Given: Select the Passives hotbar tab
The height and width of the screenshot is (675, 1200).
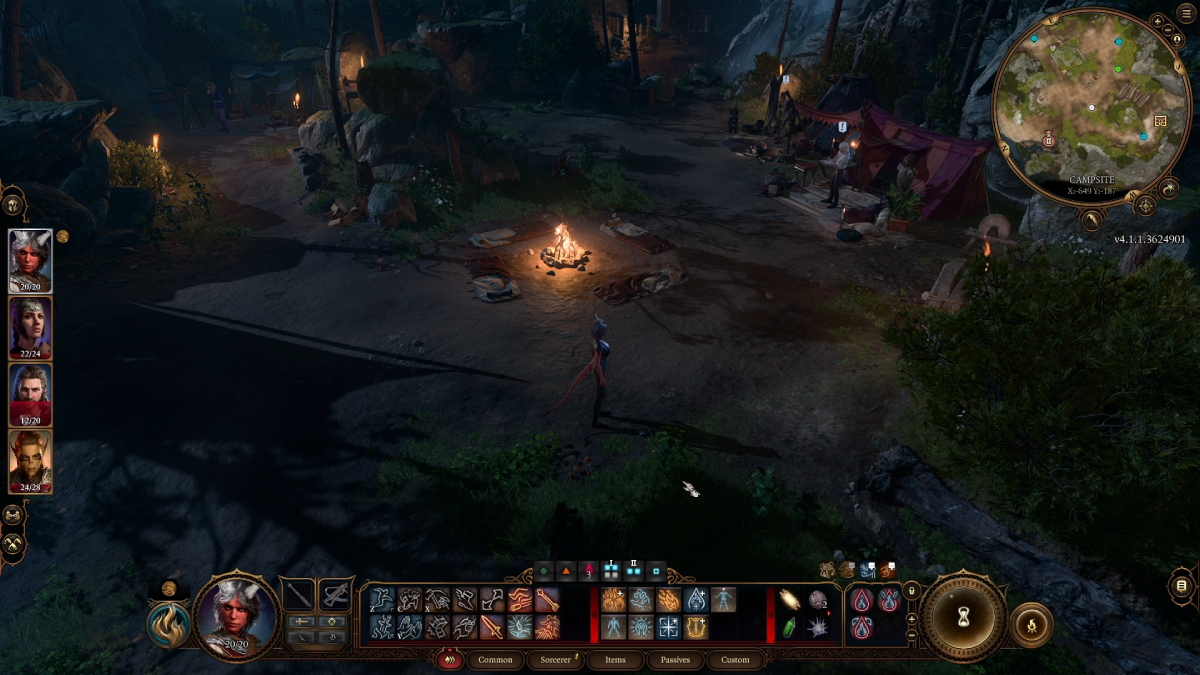Looking at the screenshot, I should click(675, 660).
